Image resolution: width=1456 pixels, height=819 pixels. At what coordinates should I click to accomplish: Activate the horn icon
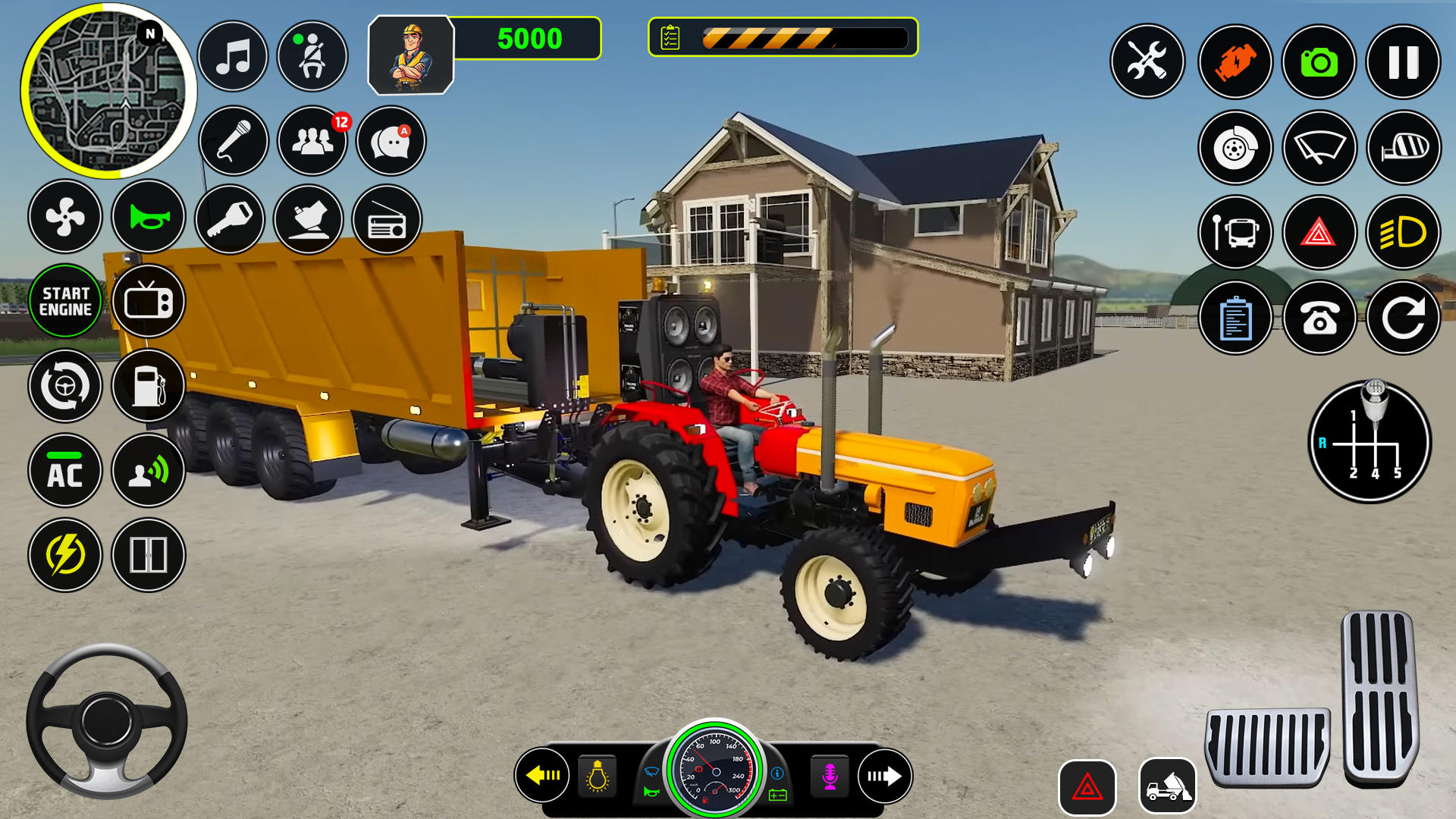point(149,218)
